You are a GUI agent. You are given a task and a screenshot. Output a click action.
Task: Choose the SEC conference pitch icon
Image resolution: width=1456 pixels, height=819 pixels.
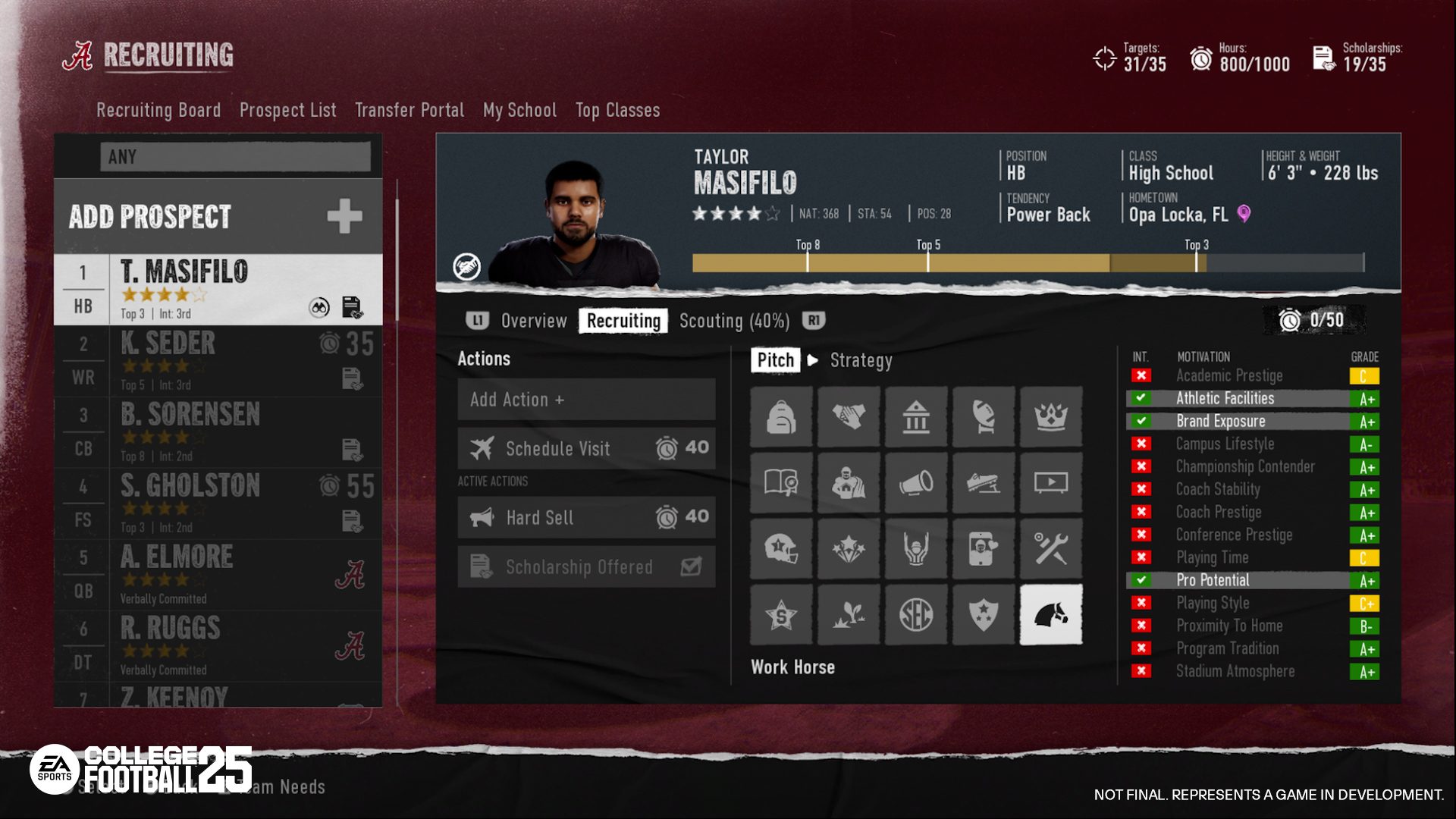click(x=916, y=614)
